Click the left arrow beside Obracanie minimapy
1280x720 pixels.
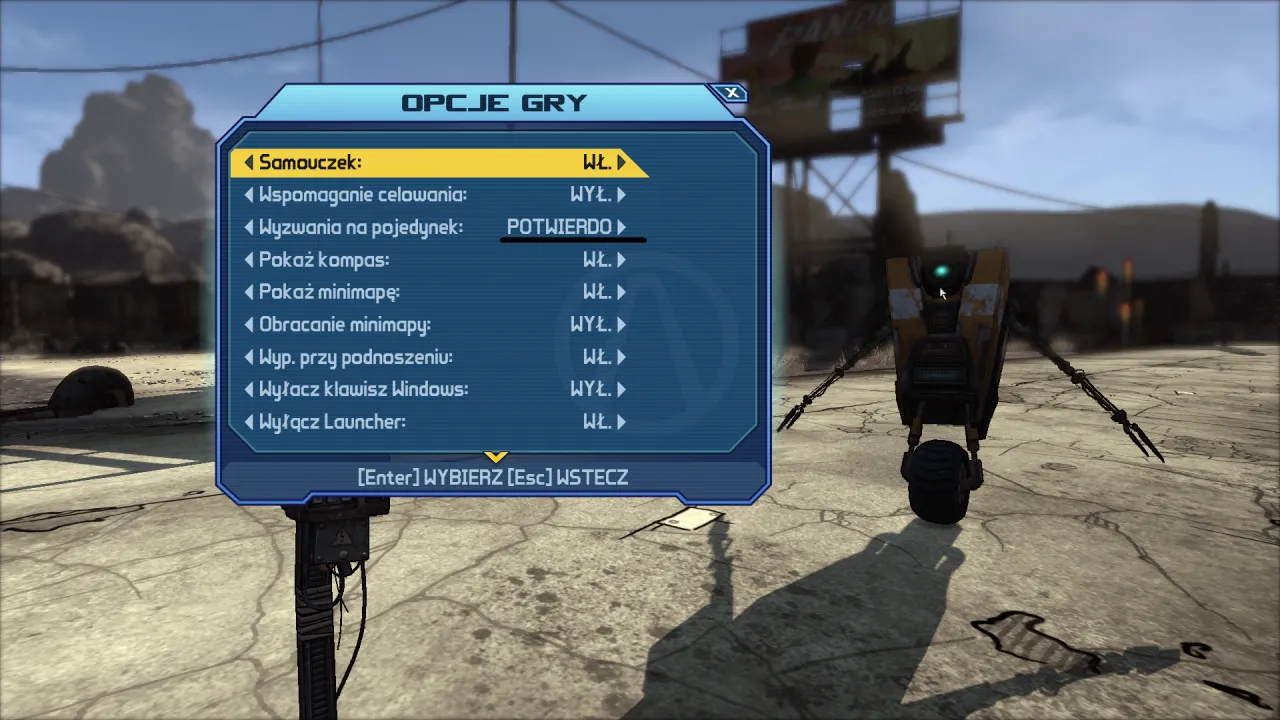click(248, 324)
